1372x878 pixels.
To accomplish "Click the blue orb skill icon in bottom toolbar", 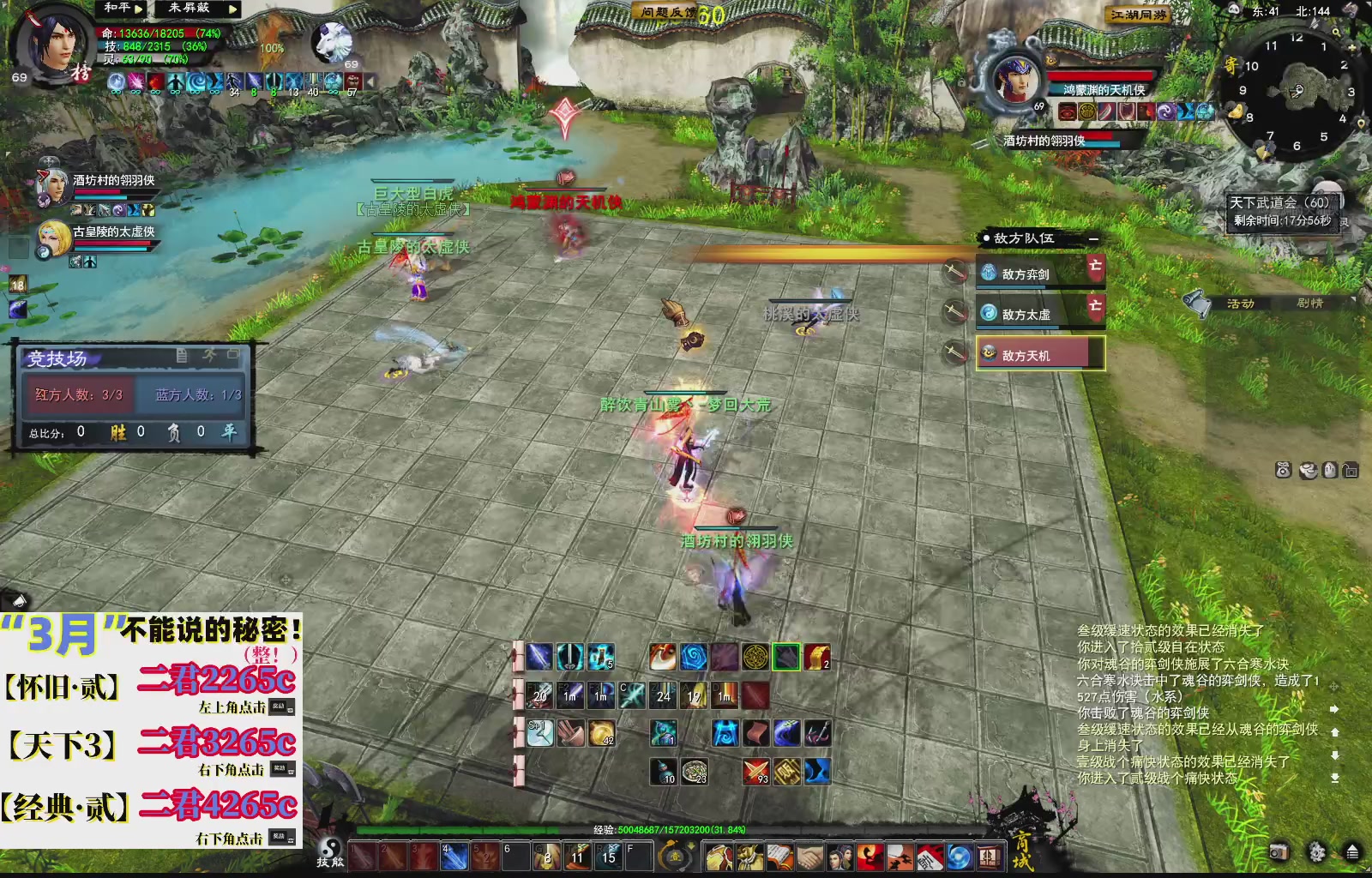I will pos(960,857).
